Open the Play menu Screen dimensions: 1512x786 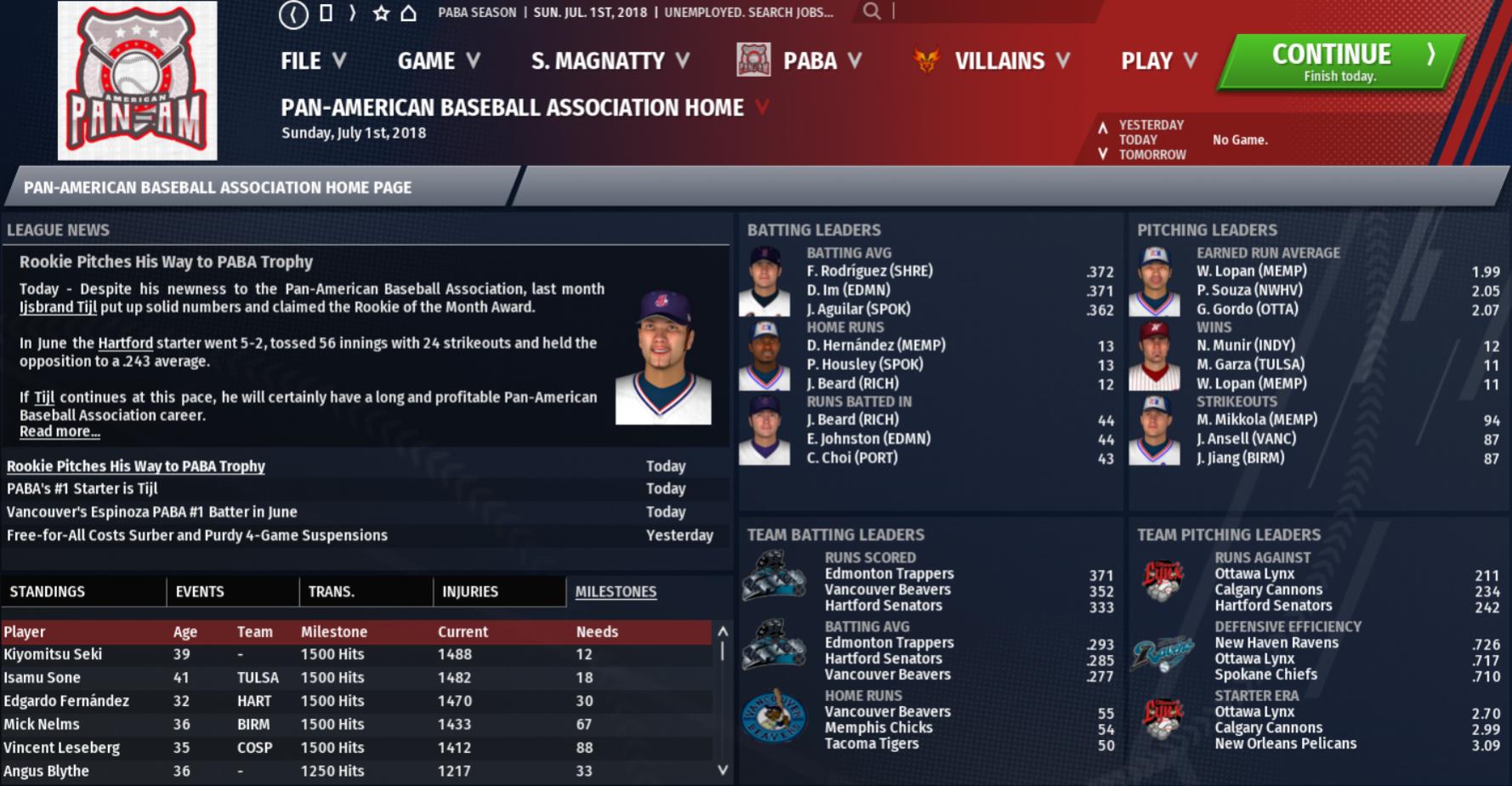(x=1158, y=61)
